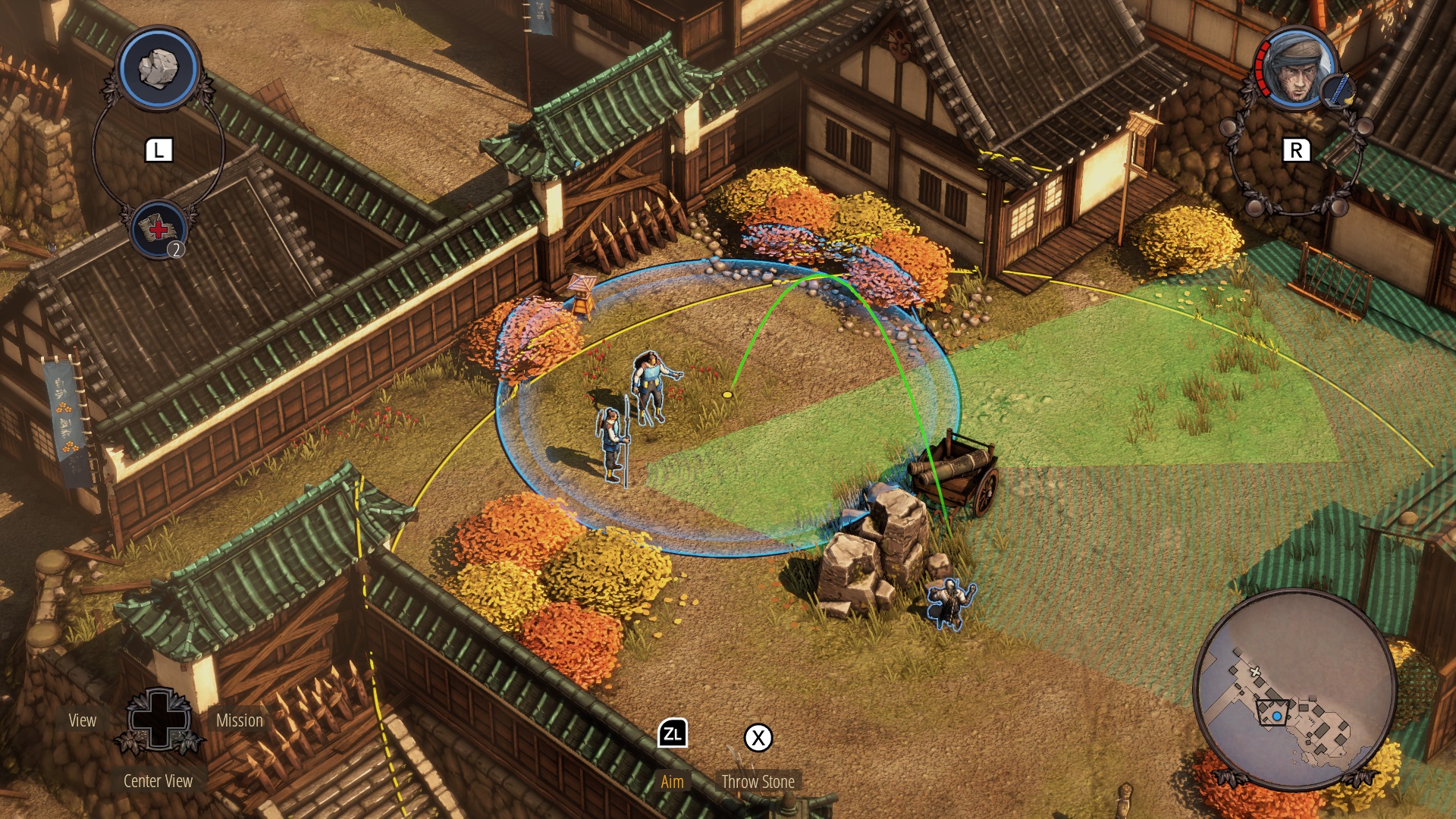Click the Throw Stone action label
Screen dimensions: 1456x819
[759, 781]
